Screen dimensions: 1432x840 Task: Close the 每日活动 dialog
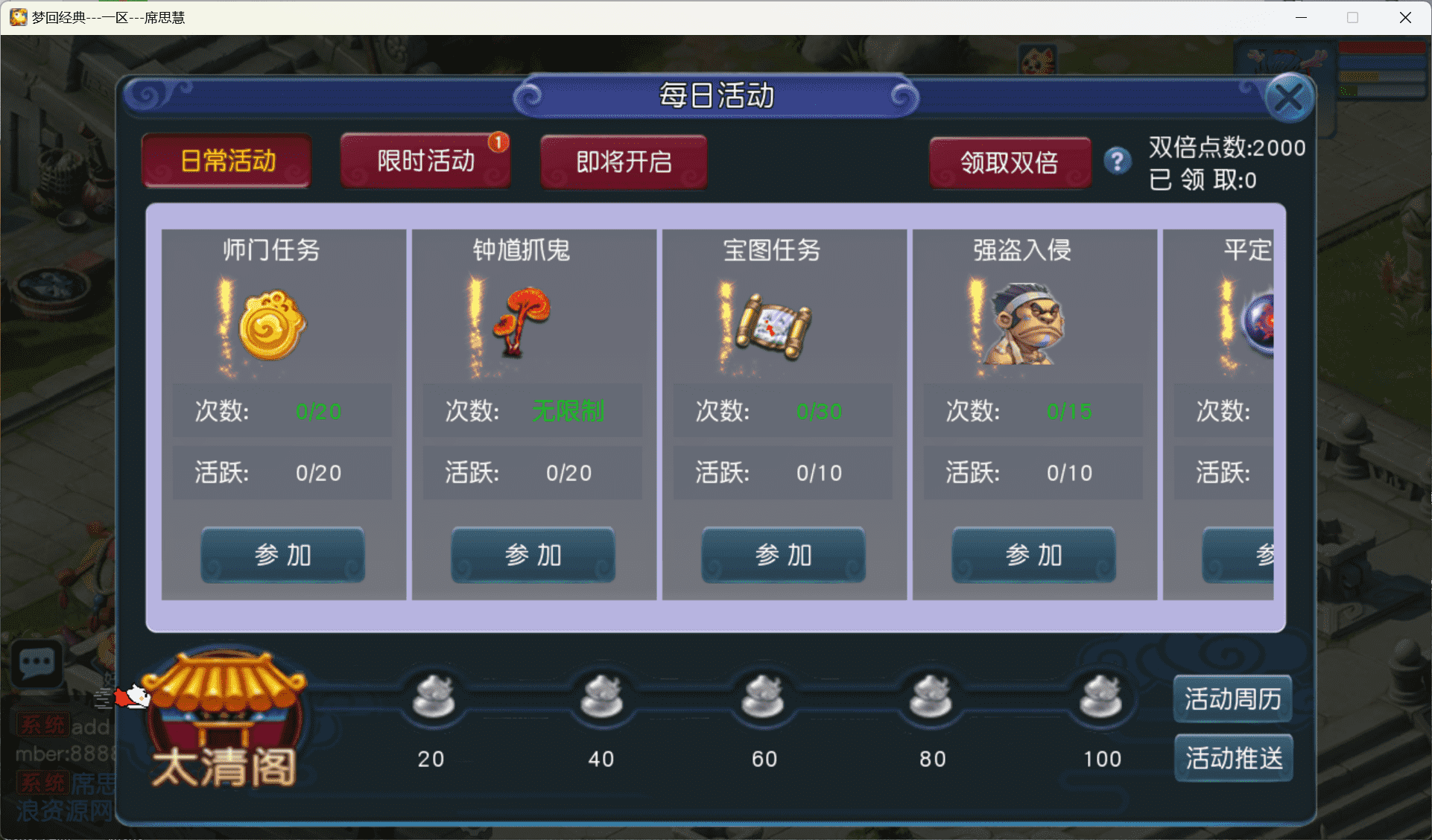1290,97
